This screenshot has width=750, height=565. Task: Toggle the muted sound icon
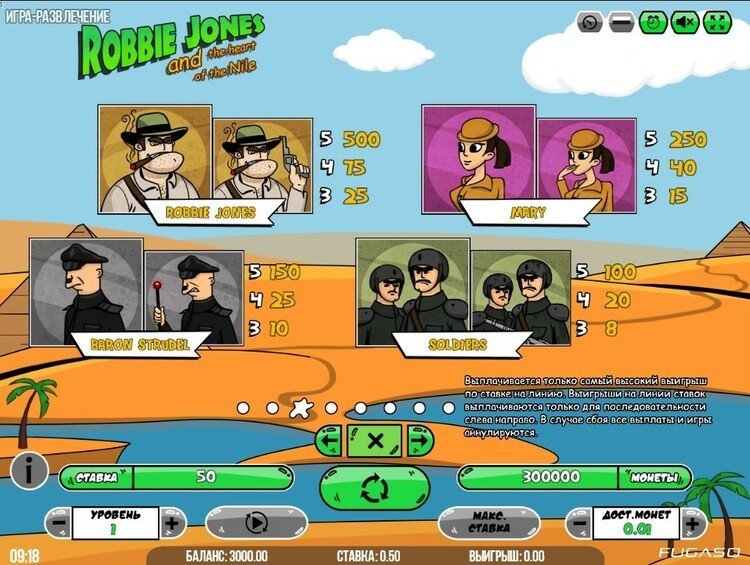click(685, 22)
